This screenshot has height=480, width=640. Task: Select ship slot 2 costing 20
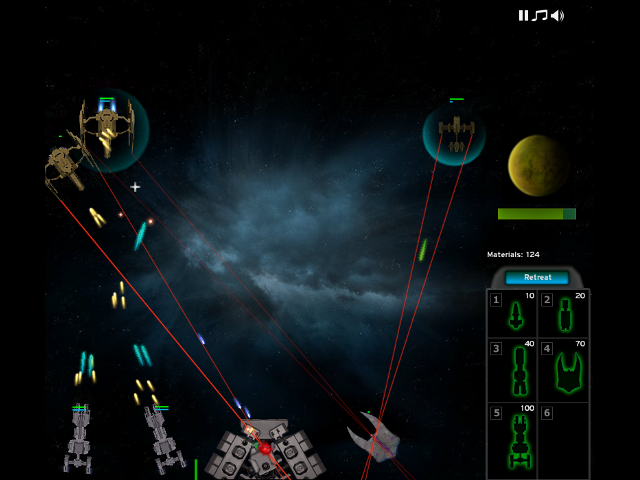(x=564, y=314)
